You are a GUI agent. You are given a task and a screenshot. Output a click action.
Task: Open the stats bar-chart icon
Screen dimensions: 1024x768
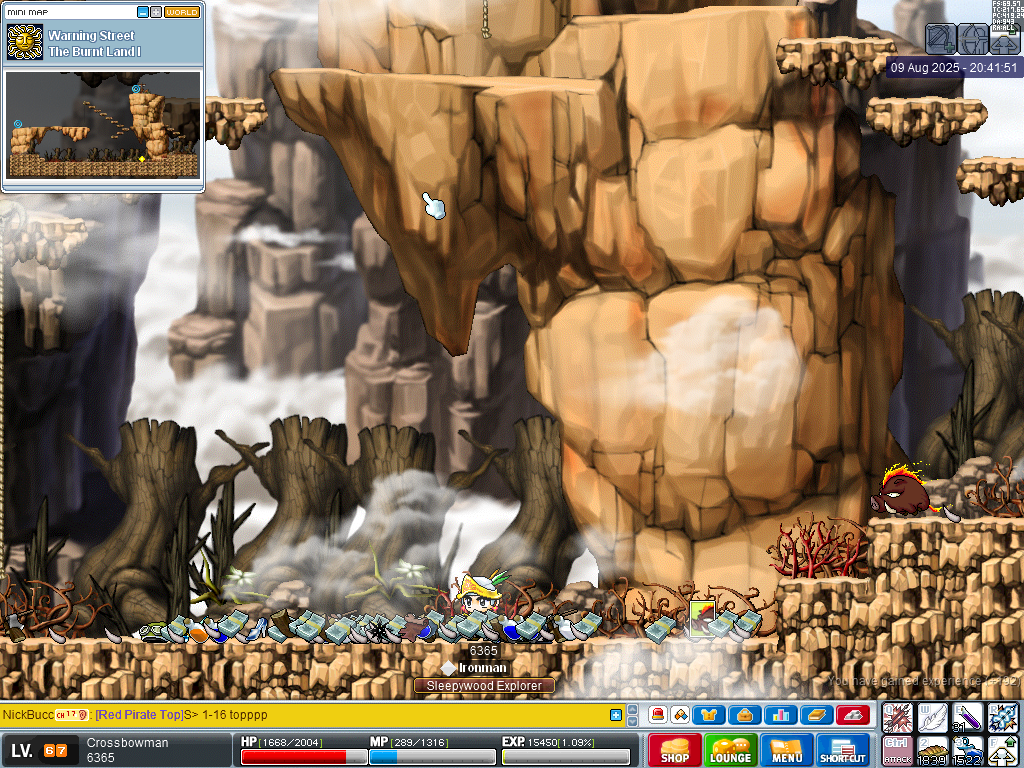point(781,715)
